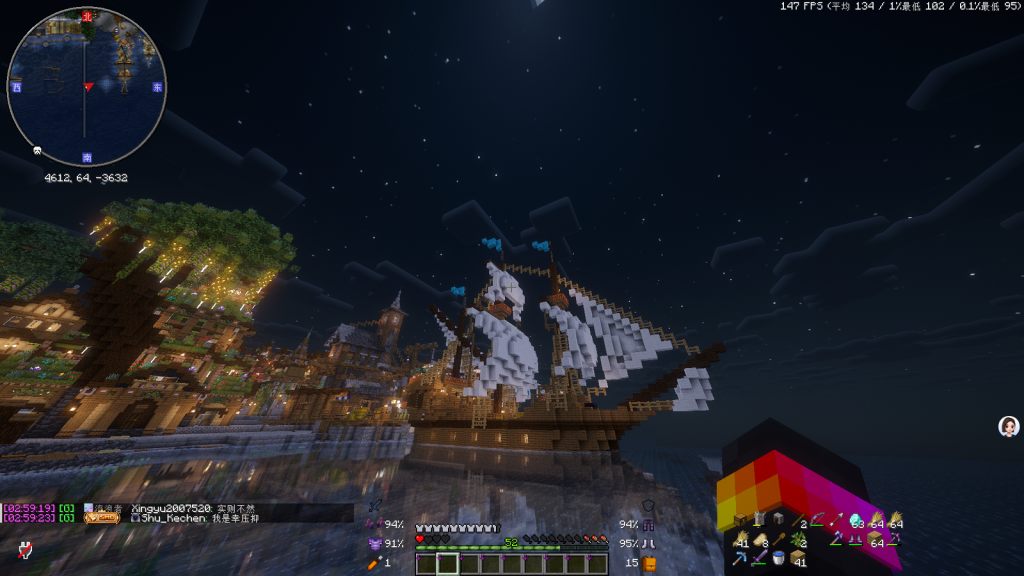Select the diamond pickaxe item
The image size is (1024, 576).
pyautogui.click(x=741, y=558)
